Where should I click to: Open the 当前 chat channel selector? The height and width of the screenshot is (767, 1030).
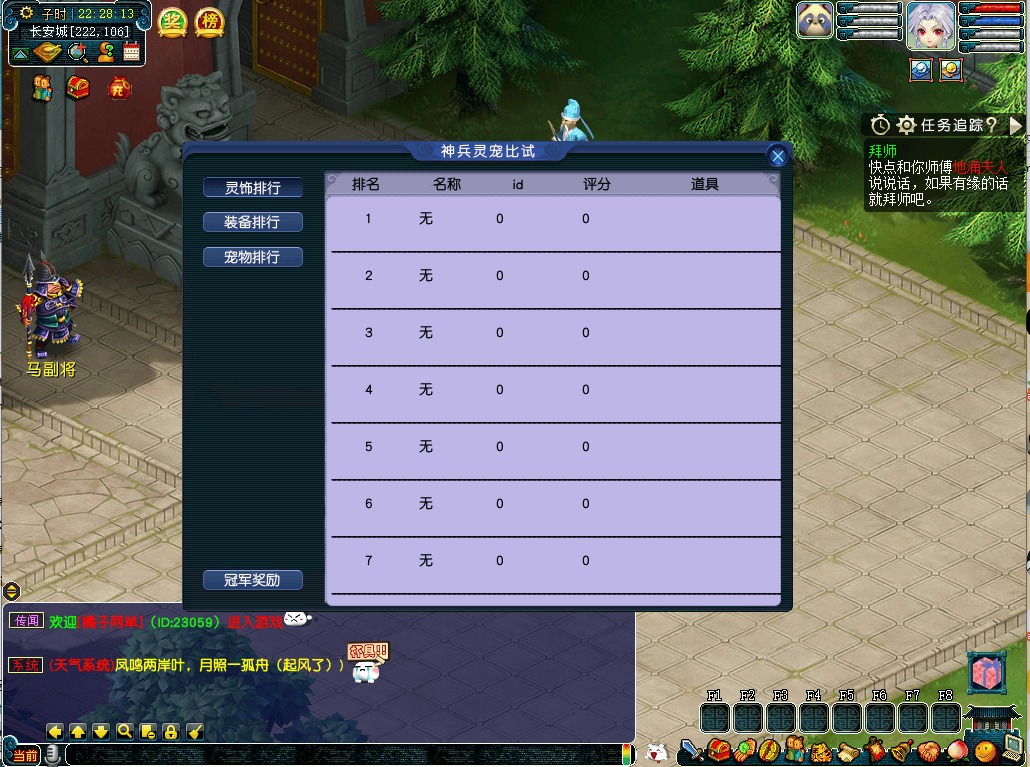pos(26,756)
